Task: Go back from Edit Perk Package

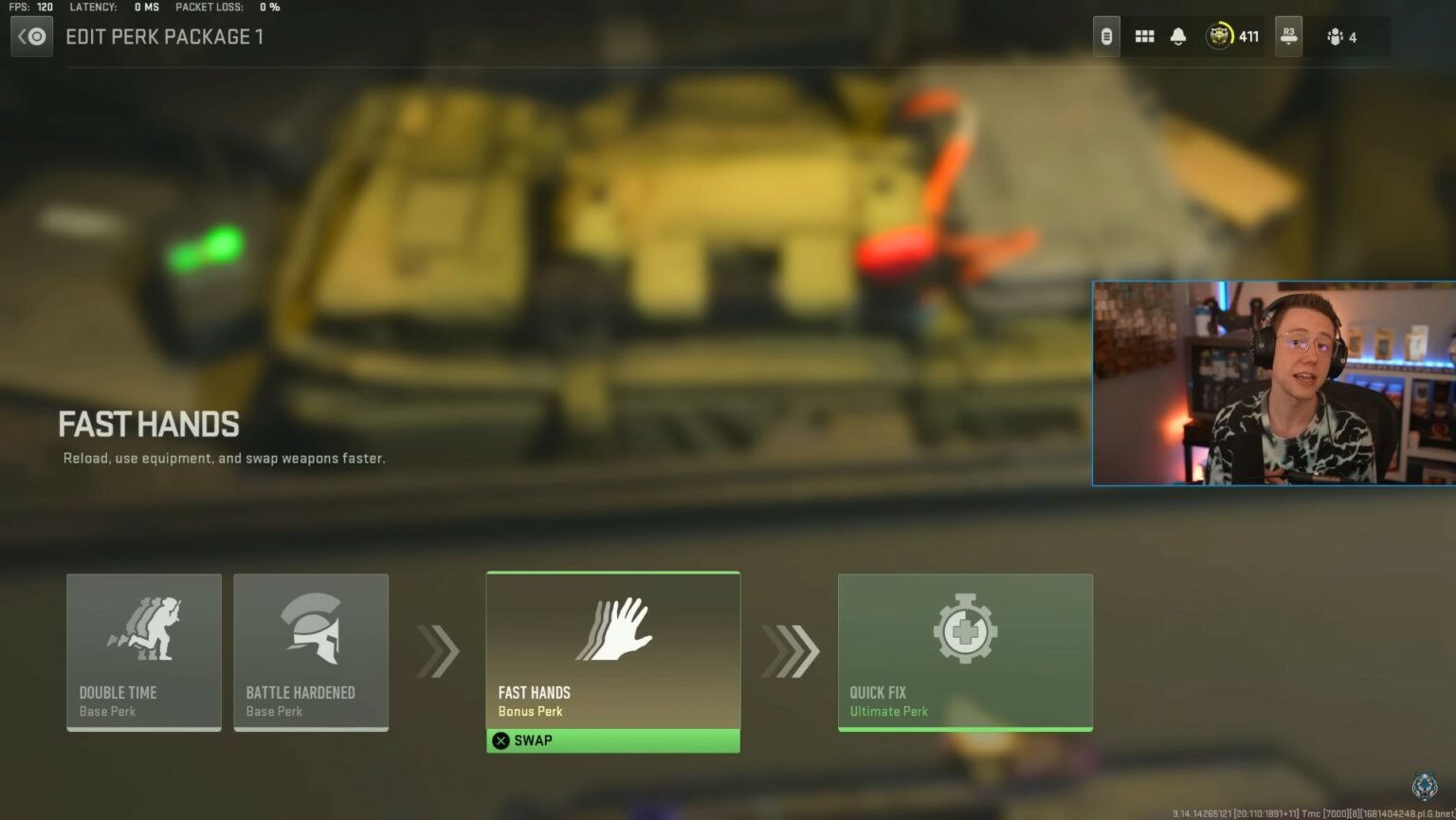Action: point(32,37)
